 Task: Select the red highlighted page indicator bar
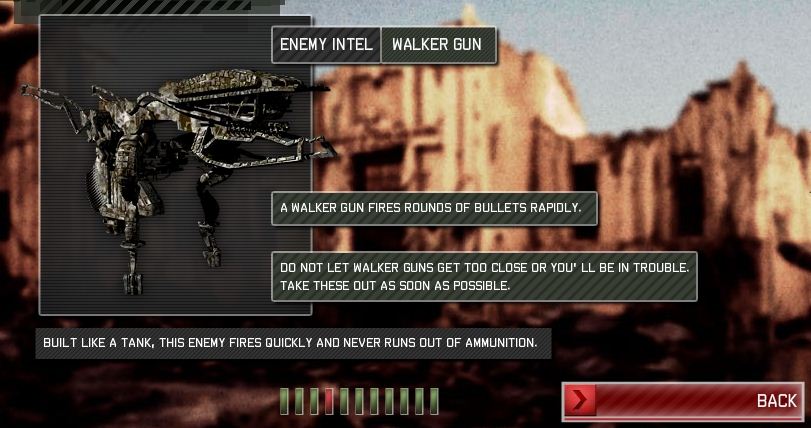(x=329, y=401)
